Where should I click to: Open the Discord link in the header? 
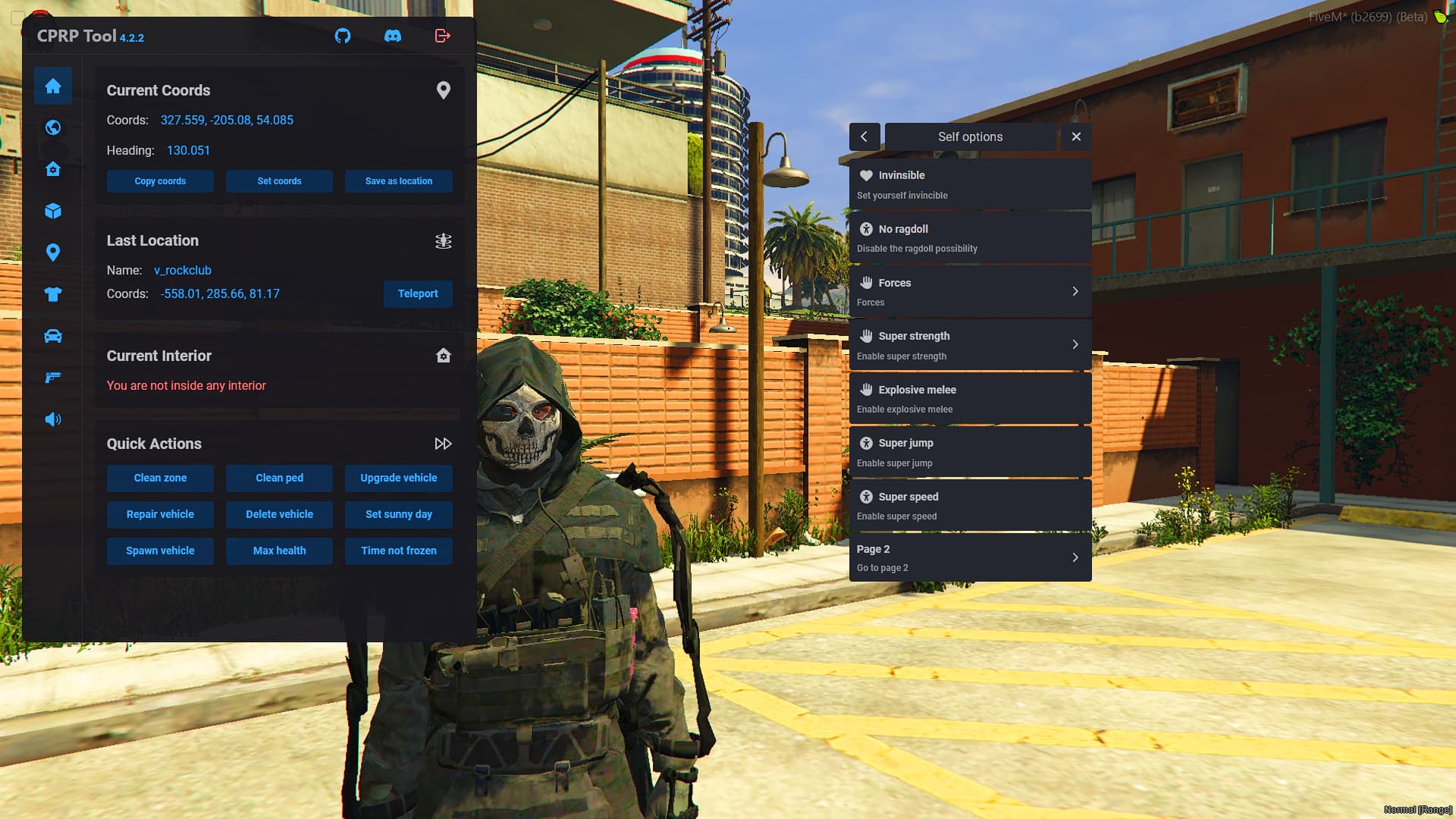[x=393, y=36]
